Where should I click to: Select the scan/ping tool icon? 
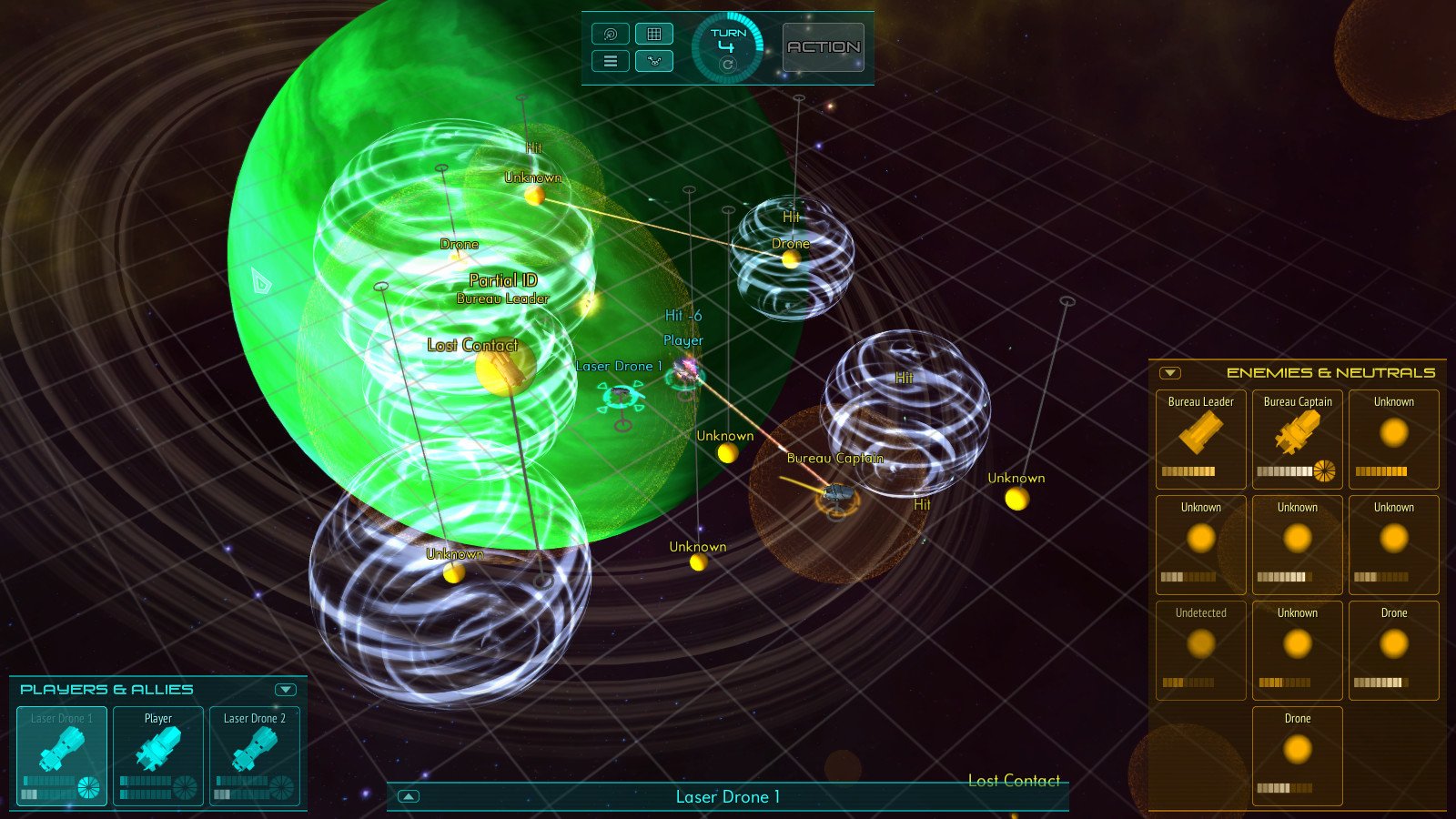point(611,35)
